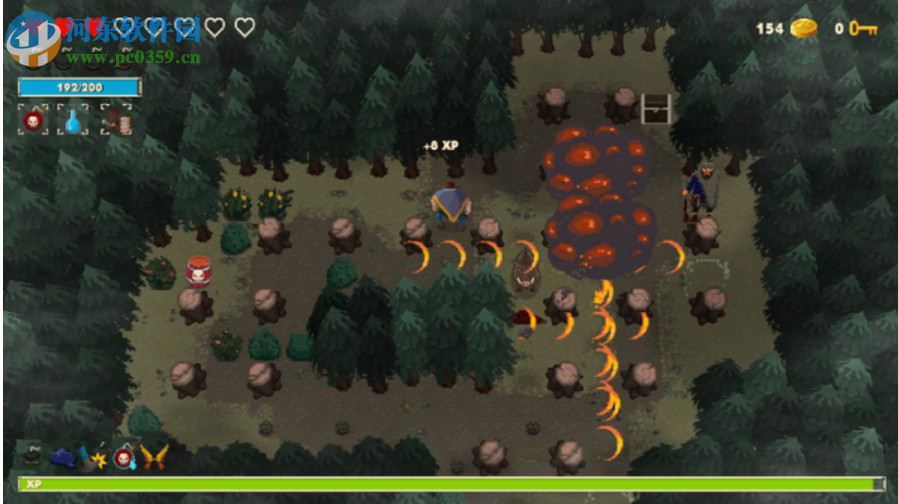Click the gold coin icon

click(803, 28)
